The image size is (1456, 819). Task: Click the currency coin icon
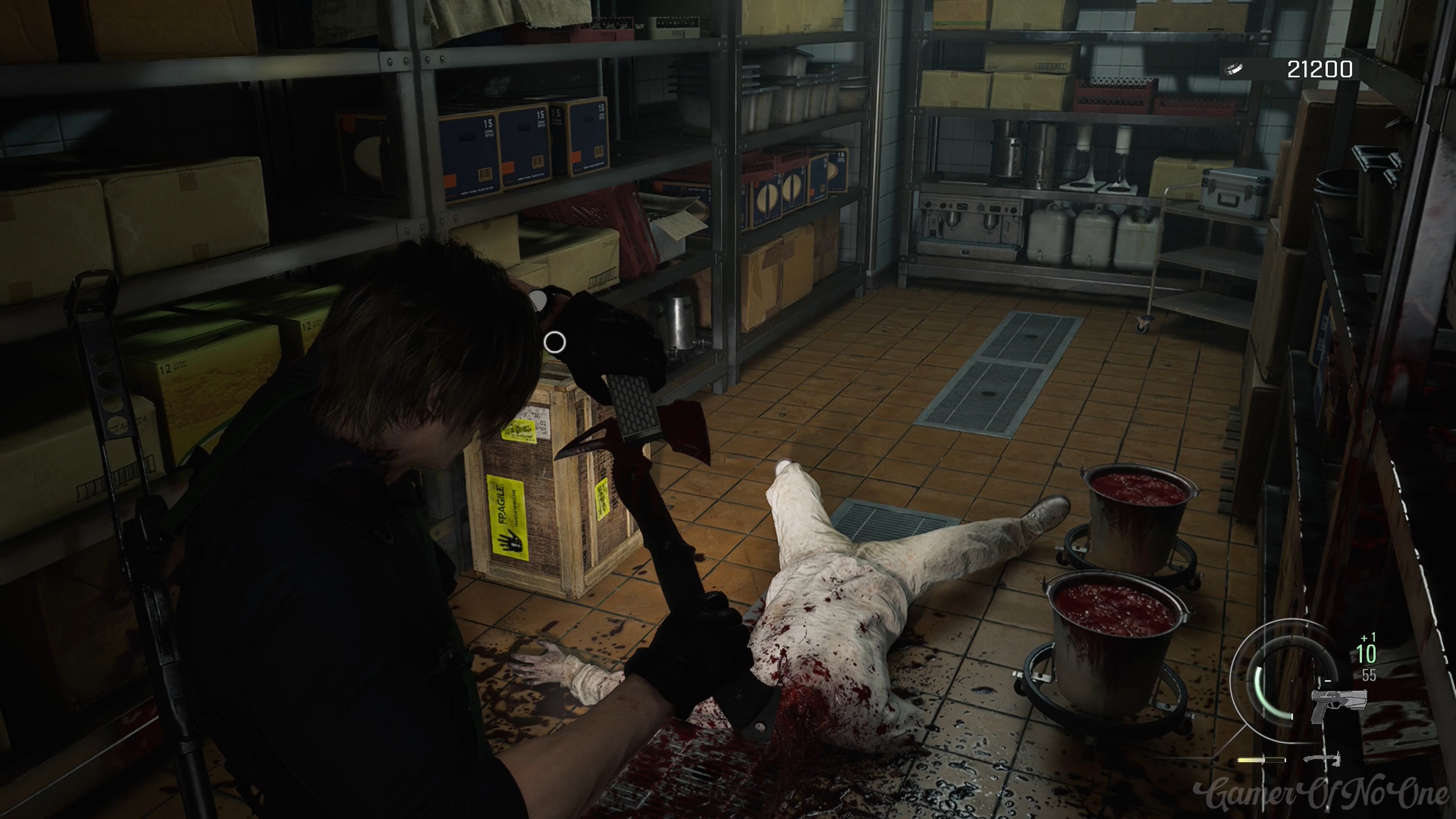(1235, 69)
